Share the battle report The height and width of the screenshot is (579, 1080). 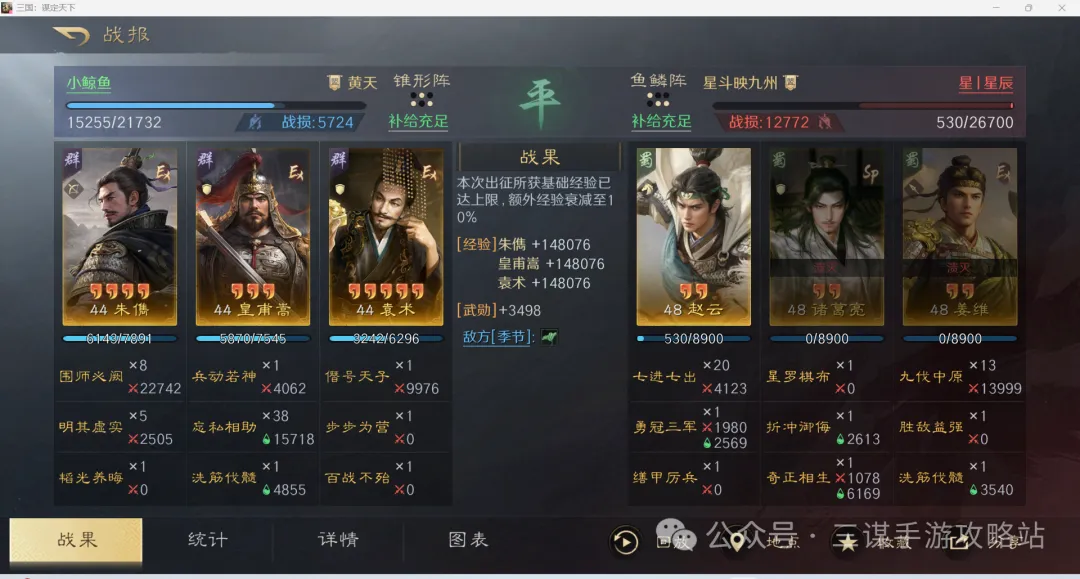tap(959, 542)
